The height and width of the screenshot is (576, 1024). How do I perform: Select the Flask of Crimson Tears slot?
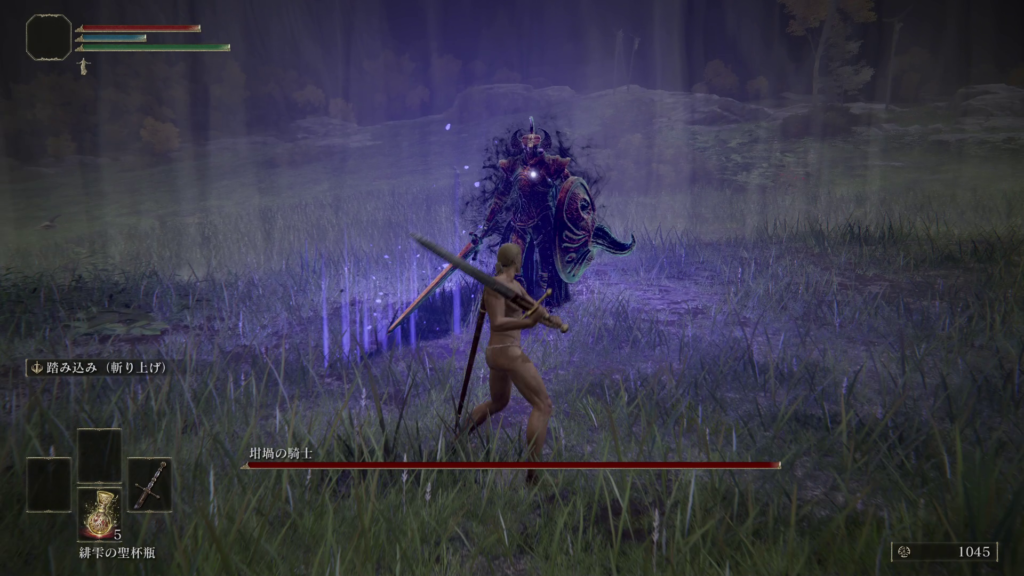[x=99, y=513]
